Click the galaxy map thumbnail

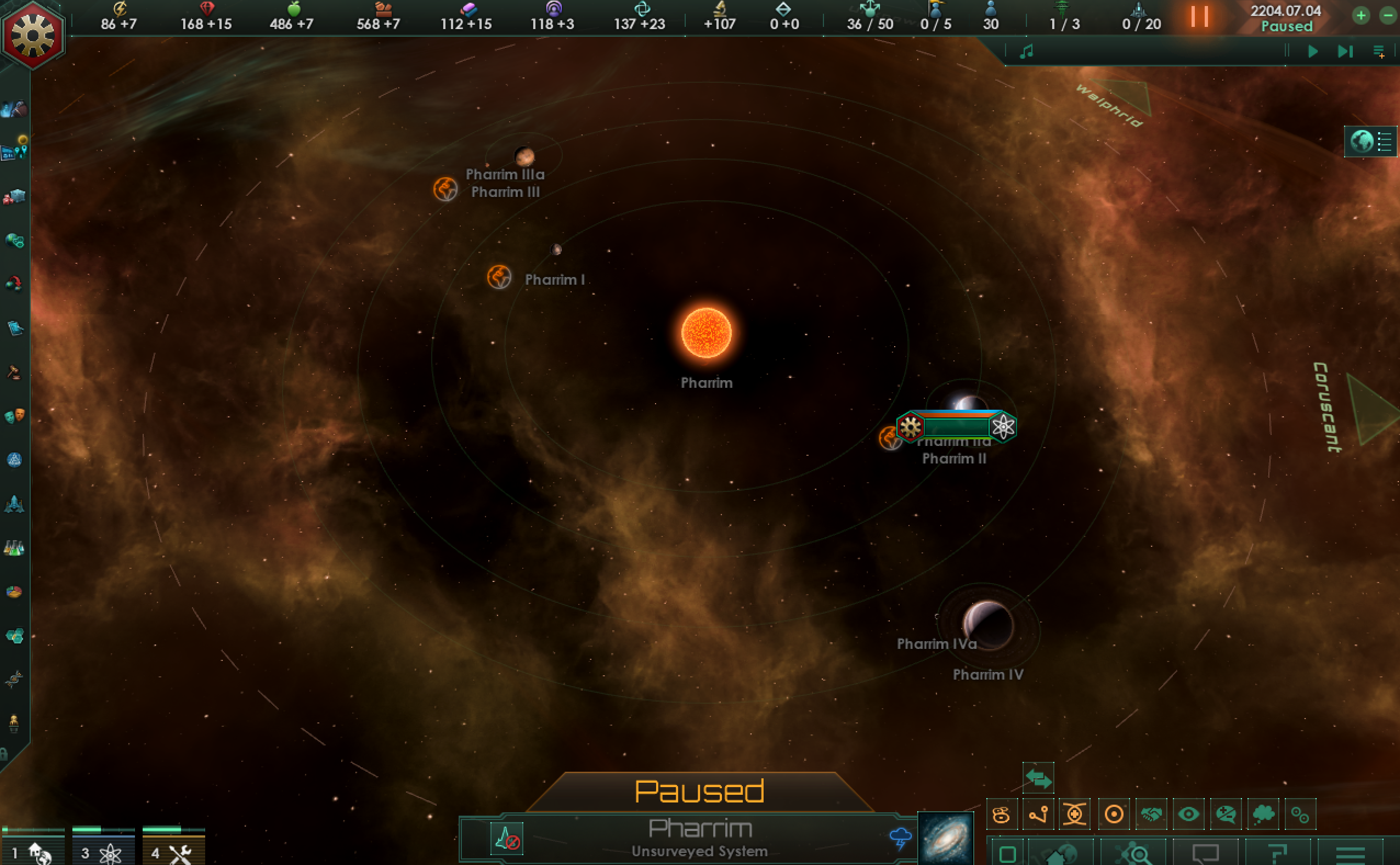[x=947, y=837]
